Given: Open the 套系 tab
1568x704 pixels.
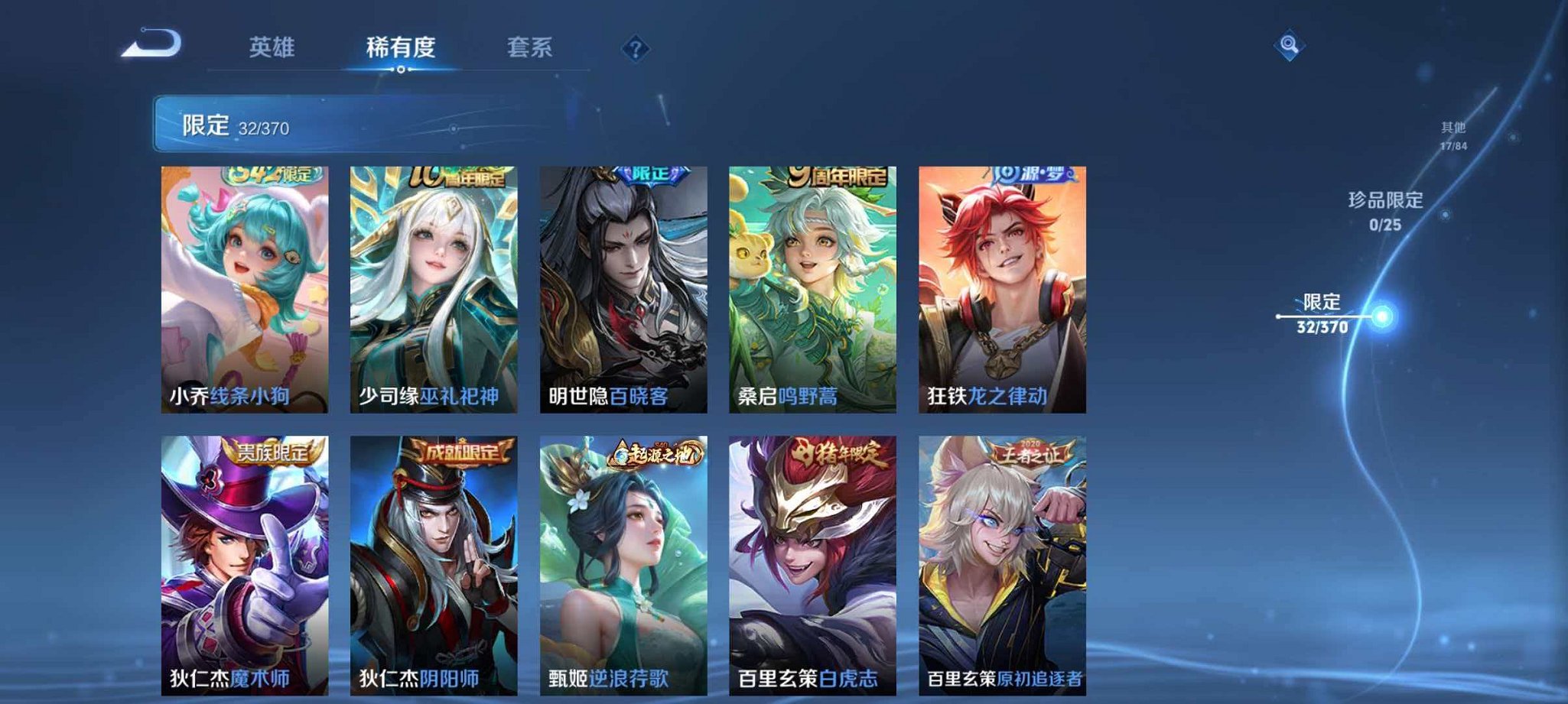Looking at the screenshot, I should click(532, 47).
